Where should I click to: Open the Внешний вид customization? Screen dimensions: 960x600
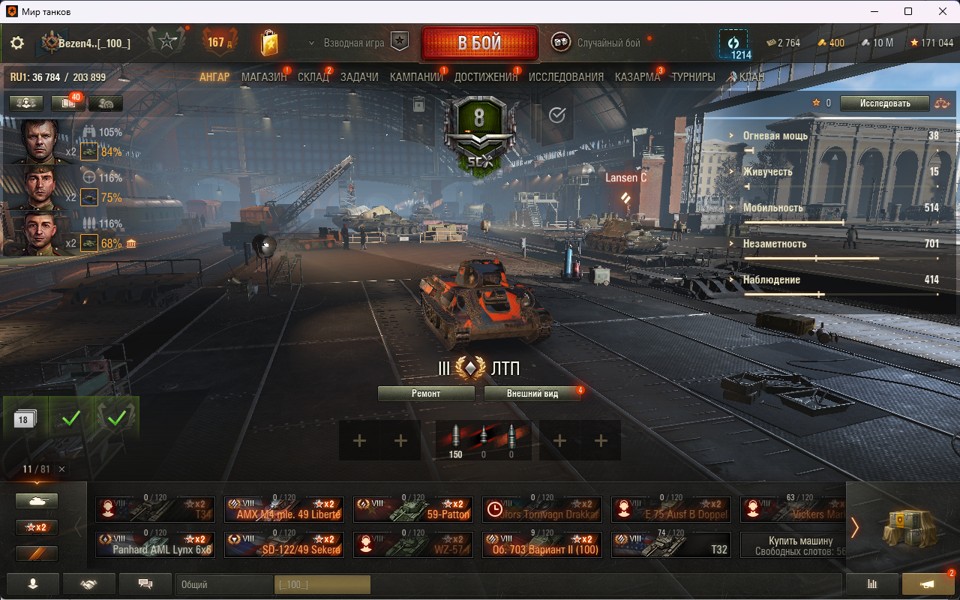[531, 394]
